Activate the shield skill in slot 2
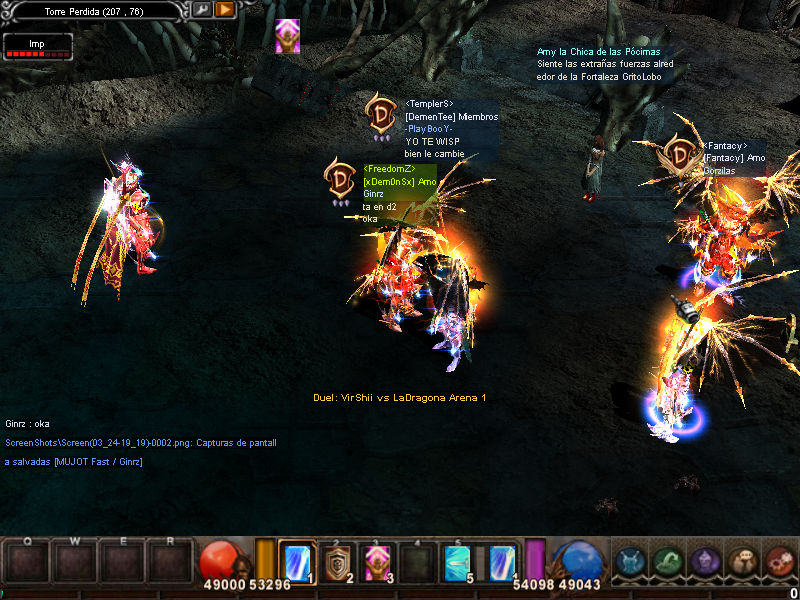Screen dimensions: 800x600 (340, 561)
